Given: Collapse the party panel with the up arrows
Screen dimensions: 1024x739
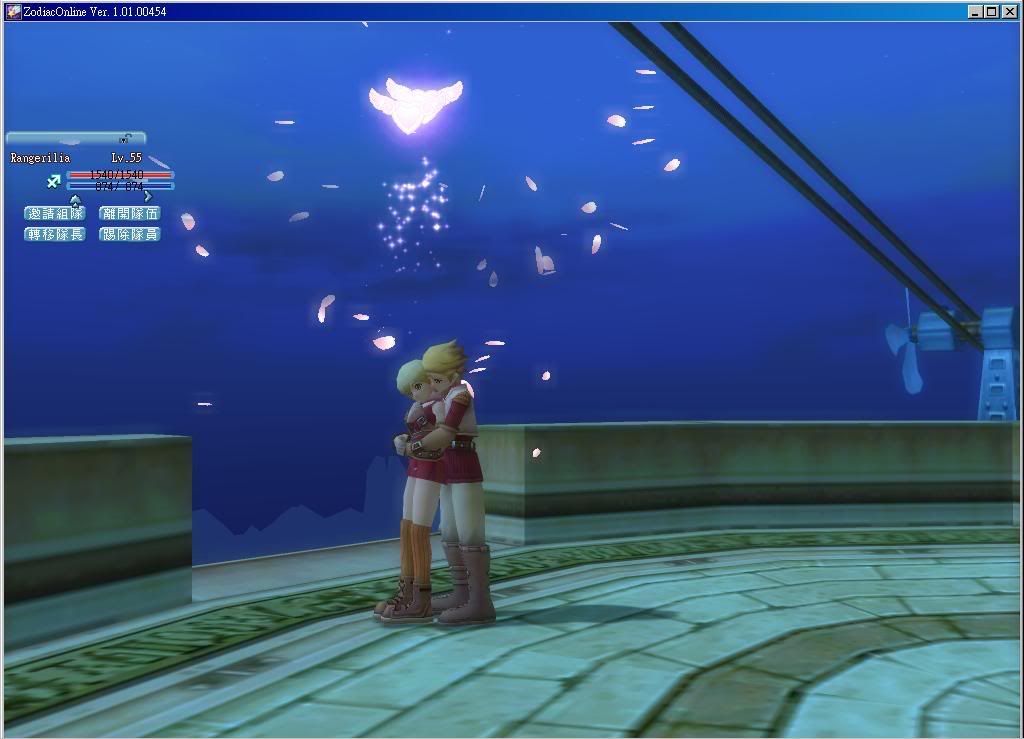Looking at the screenshot, I should pyautogui.click(x=75, y=199).
